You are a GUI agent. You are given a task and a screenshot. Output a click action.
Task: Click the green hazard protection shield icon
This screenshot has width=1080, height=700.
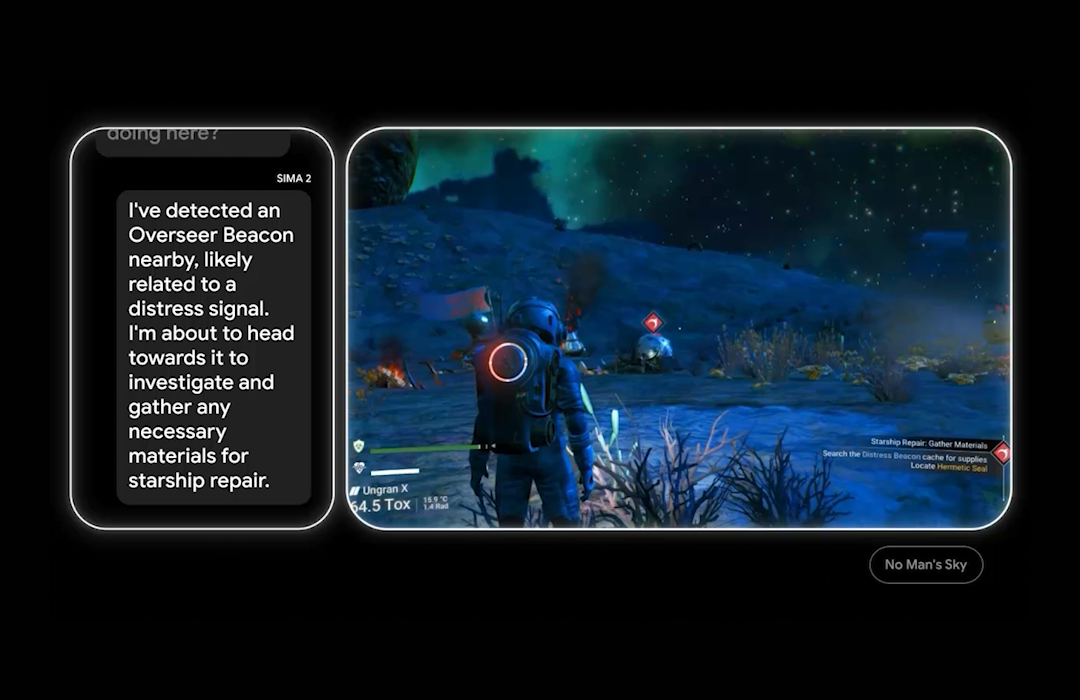pos(358,446)
